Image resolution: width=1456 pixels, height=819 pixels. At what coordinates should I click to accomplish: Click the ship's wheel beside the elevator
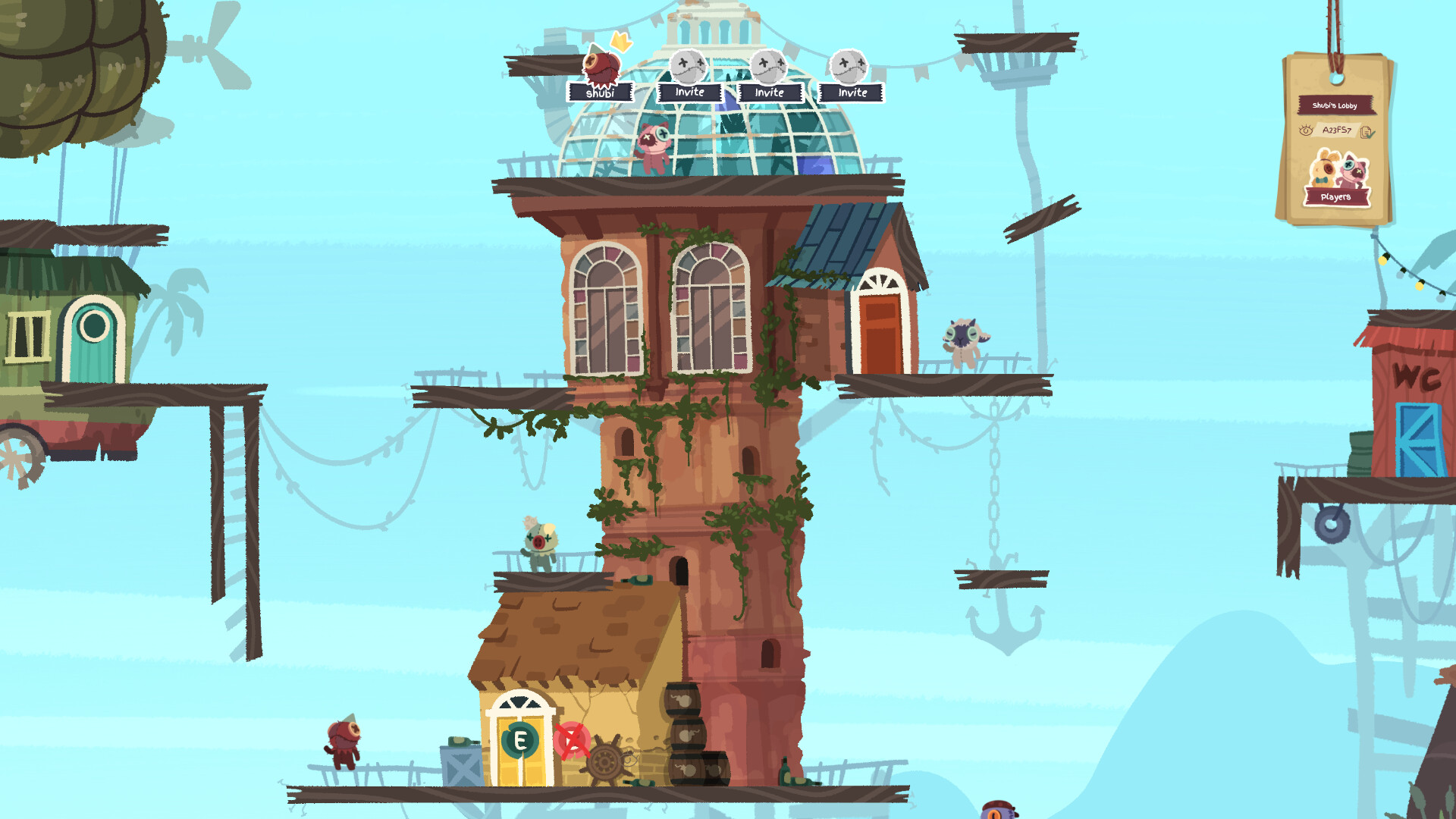(604, 760)
